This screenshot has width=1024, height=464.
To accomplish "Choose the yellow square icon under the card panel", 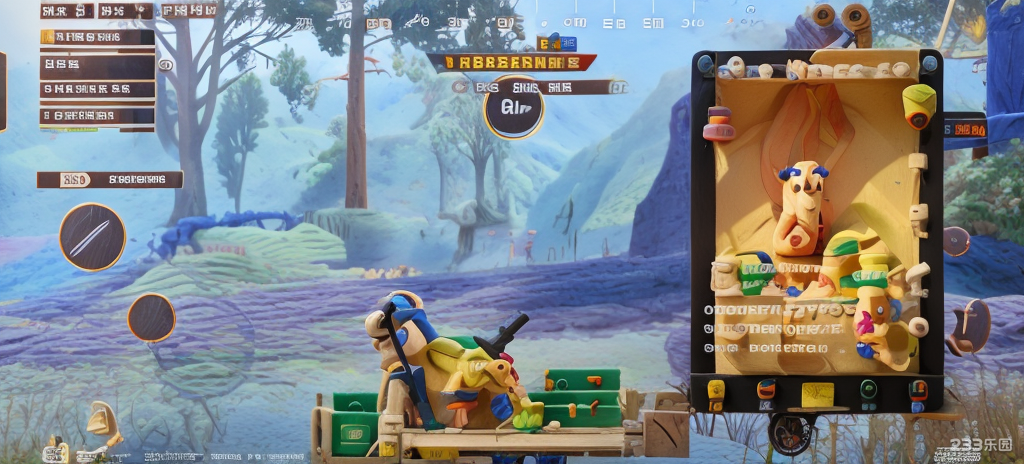I will click(x=816, y=393).
